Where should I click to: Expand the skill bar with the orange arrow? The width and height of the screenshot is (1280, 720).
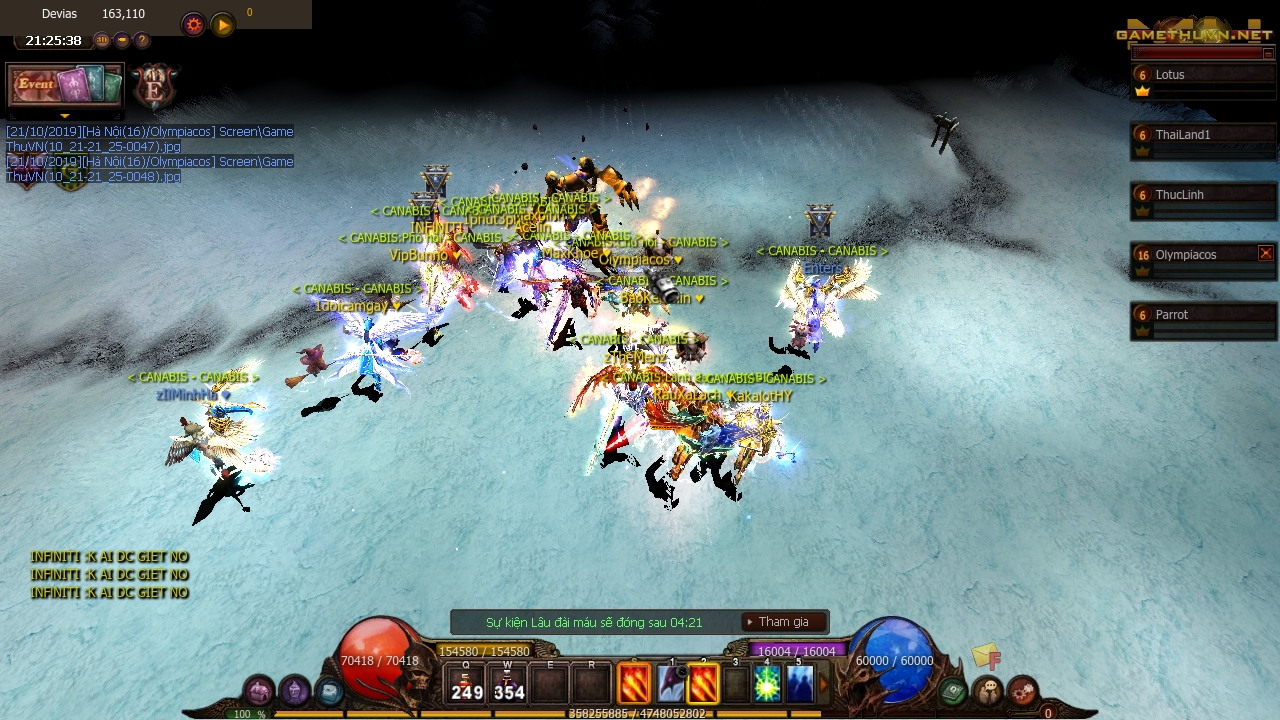click(x=822, y=683)
